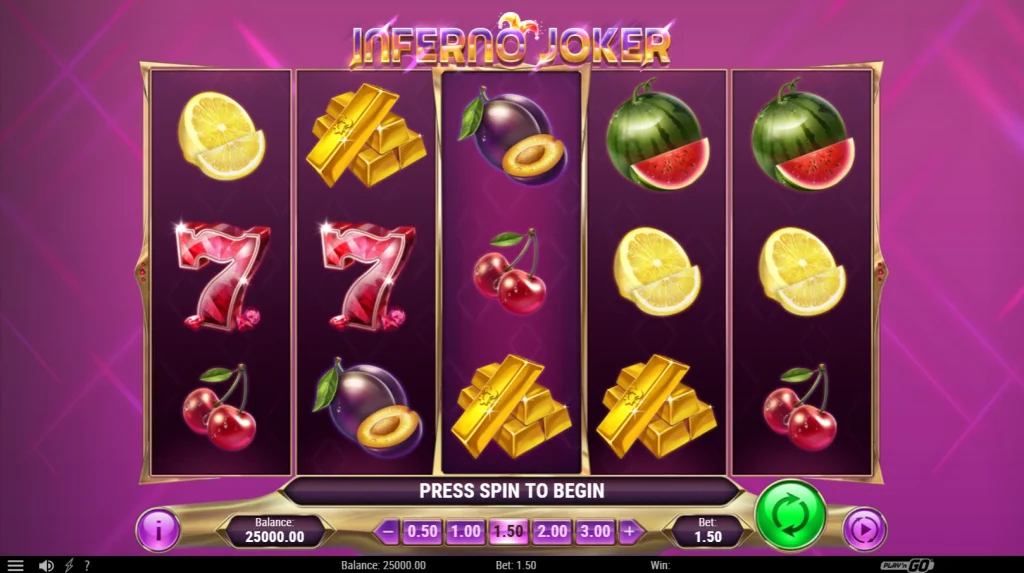Viewport: 1024px width, 573px height.
Task: Open the paytable info button
Action: click(157, 530)
